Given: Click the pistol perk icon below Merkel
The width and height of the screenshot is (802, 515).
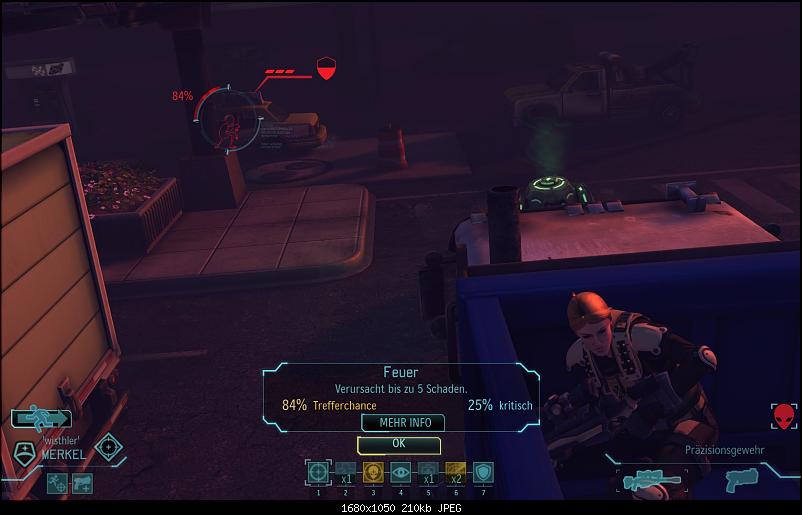Looking at the screenshot, I should (x=84, y=482).
